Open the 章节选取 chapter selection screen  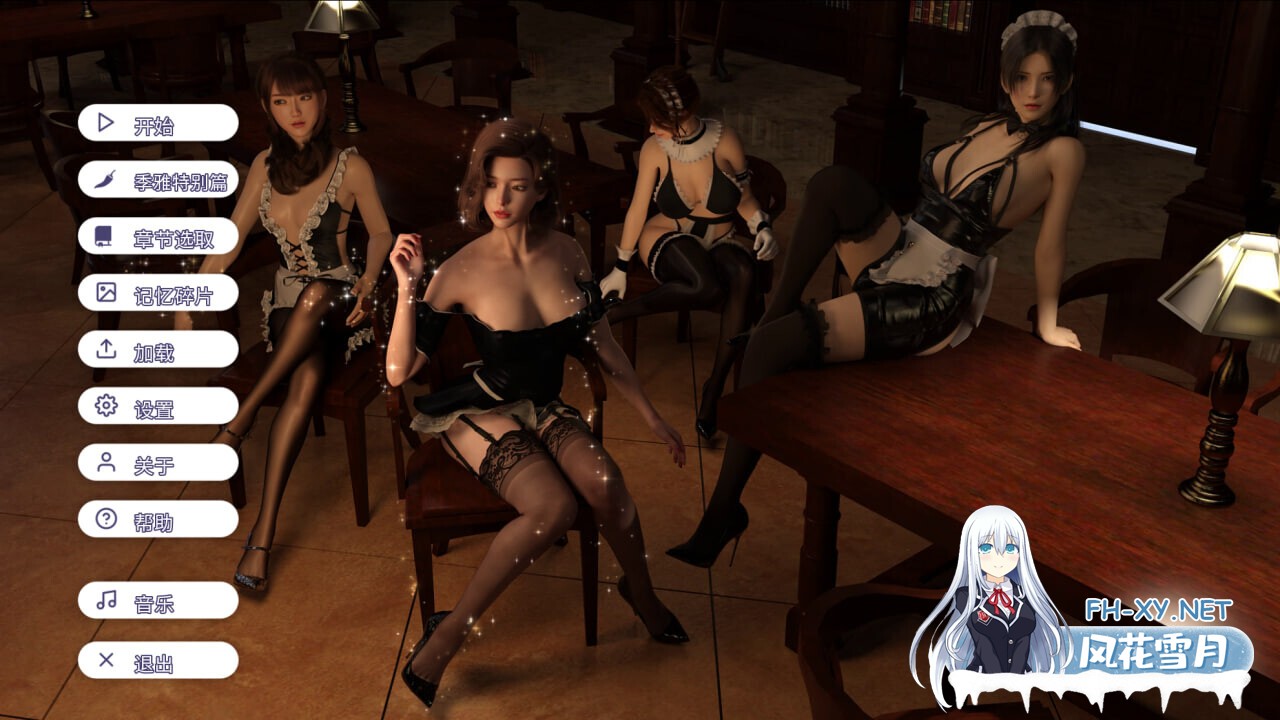[x=160, y=236]
